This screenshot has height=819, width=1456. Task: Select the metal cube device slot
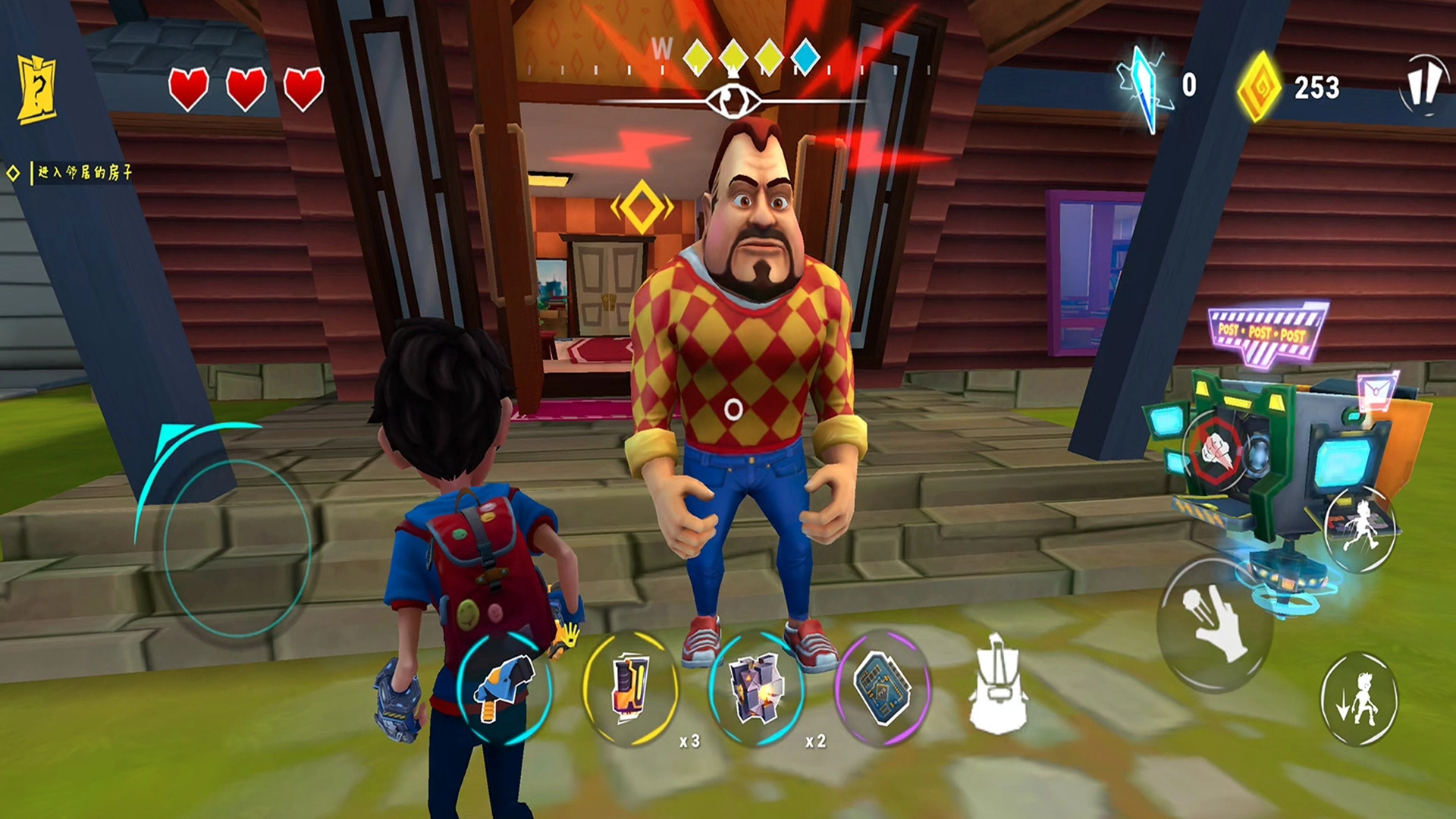pos(756,687)
